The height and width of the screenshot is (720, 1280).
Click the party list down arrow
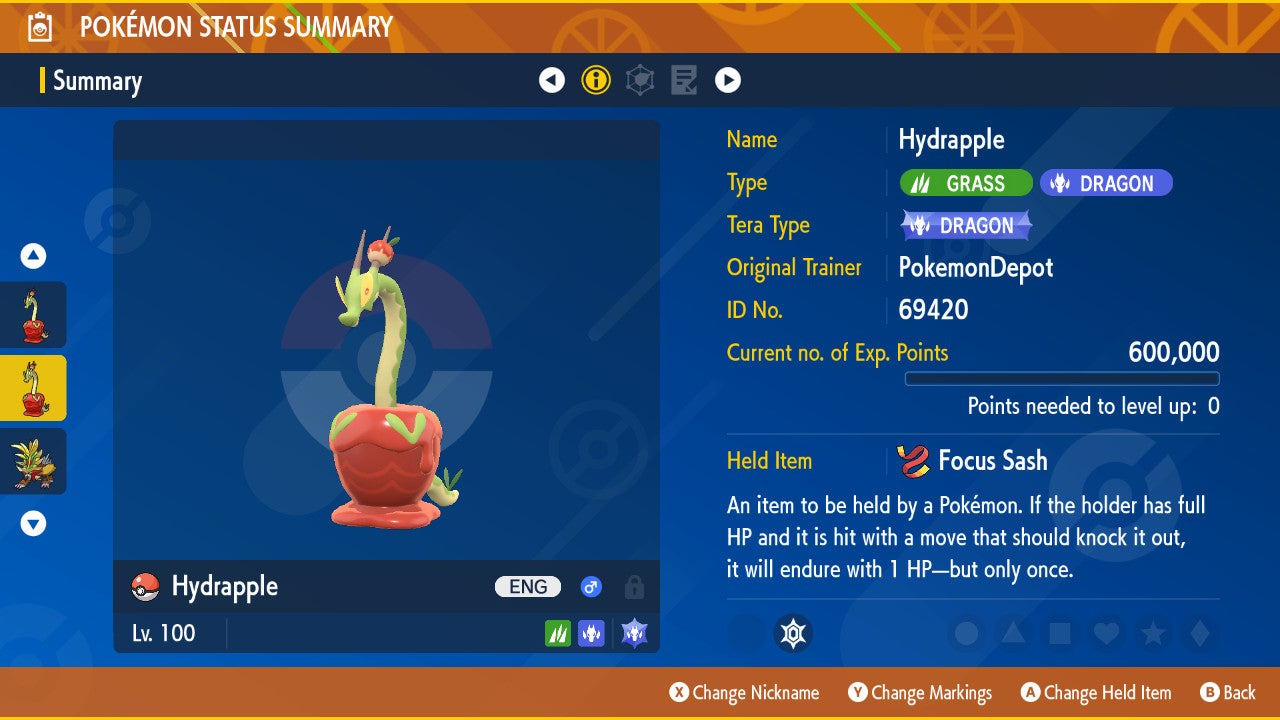coord(33,523)
